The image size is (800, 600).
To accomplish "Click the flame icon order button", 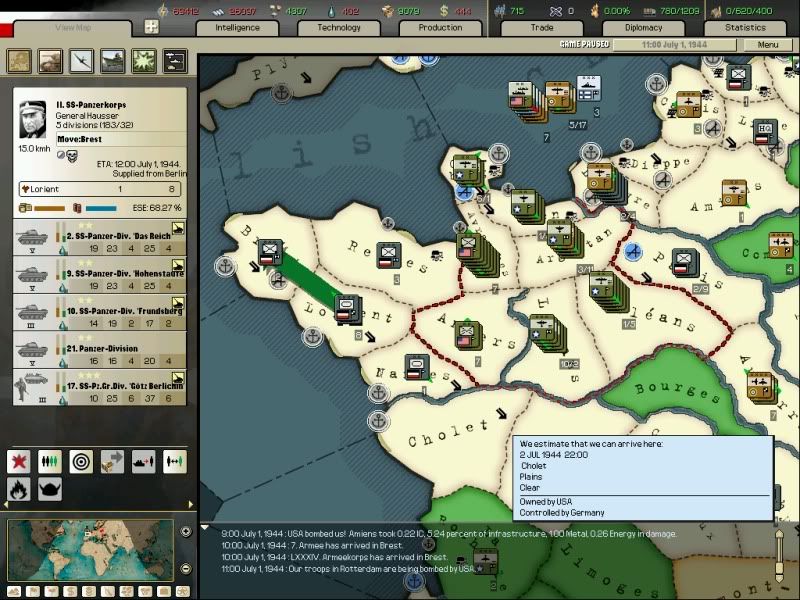I will tap(19, 490).
